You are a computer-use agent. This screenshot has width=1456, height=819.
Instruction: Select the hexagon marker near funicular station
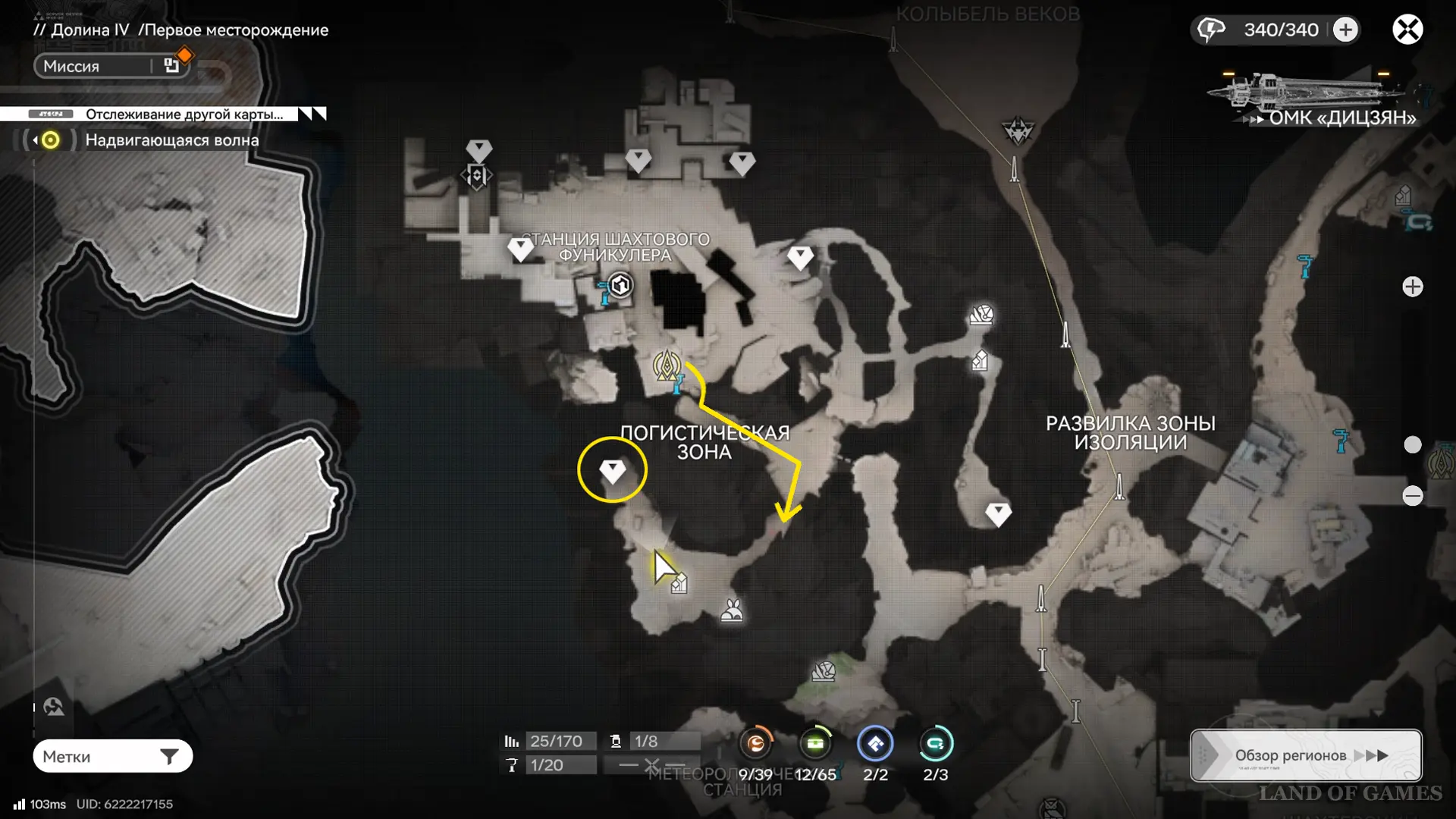621,286
